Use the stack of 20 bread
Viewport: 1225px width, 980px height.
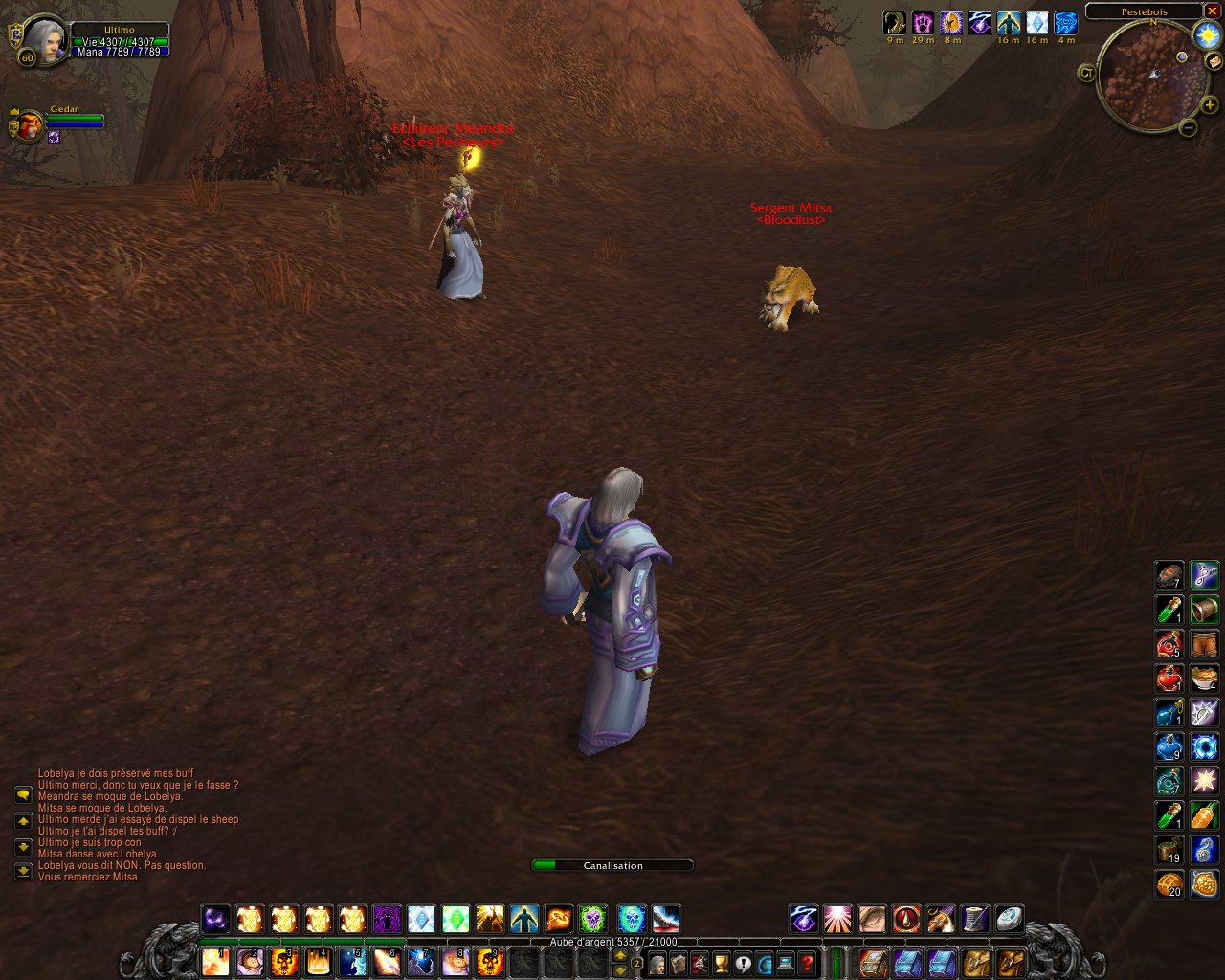pyautogui.click(x=1169, y=883)
